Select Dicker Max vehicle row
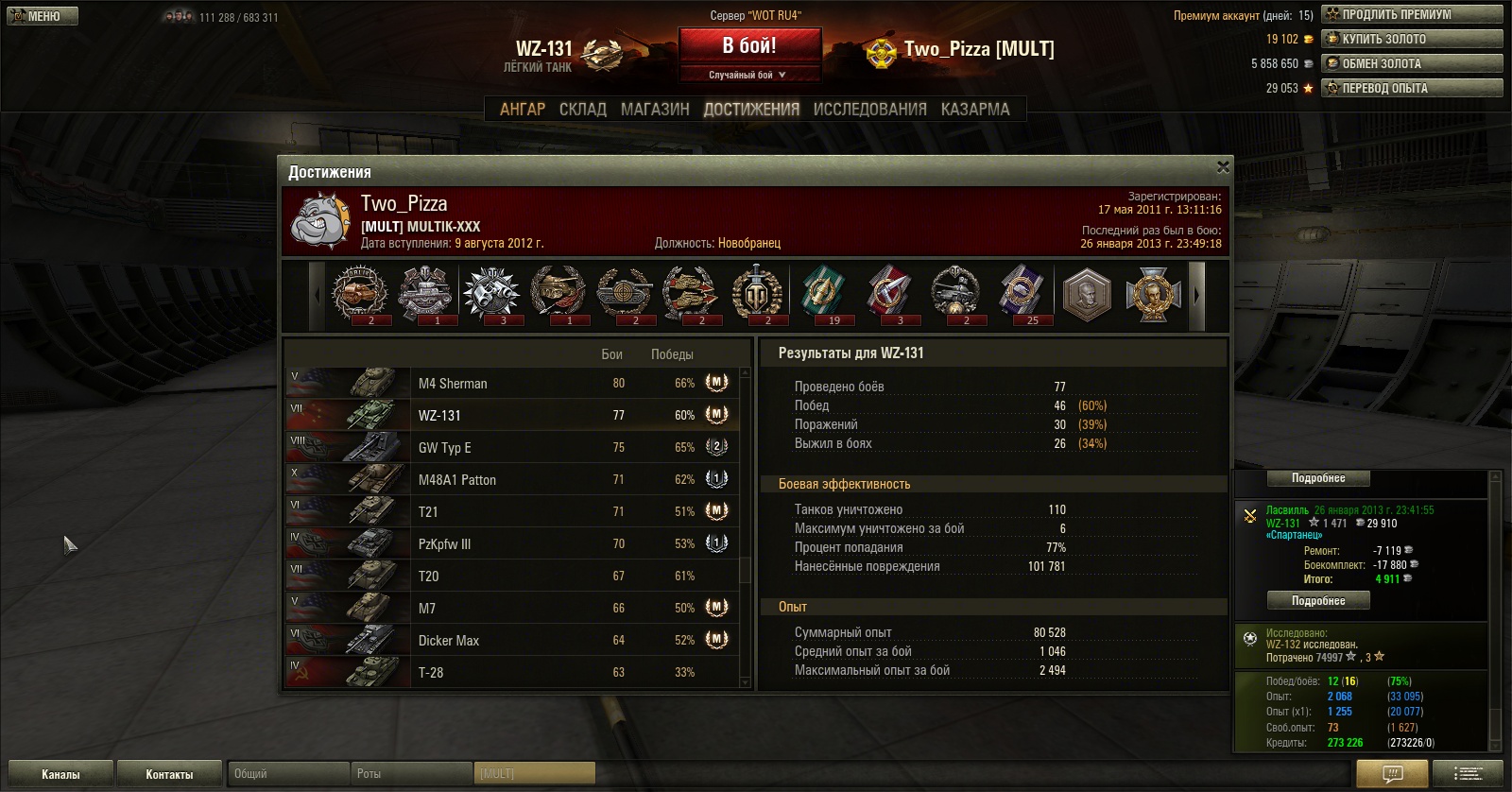 click(x=510, y=641)
